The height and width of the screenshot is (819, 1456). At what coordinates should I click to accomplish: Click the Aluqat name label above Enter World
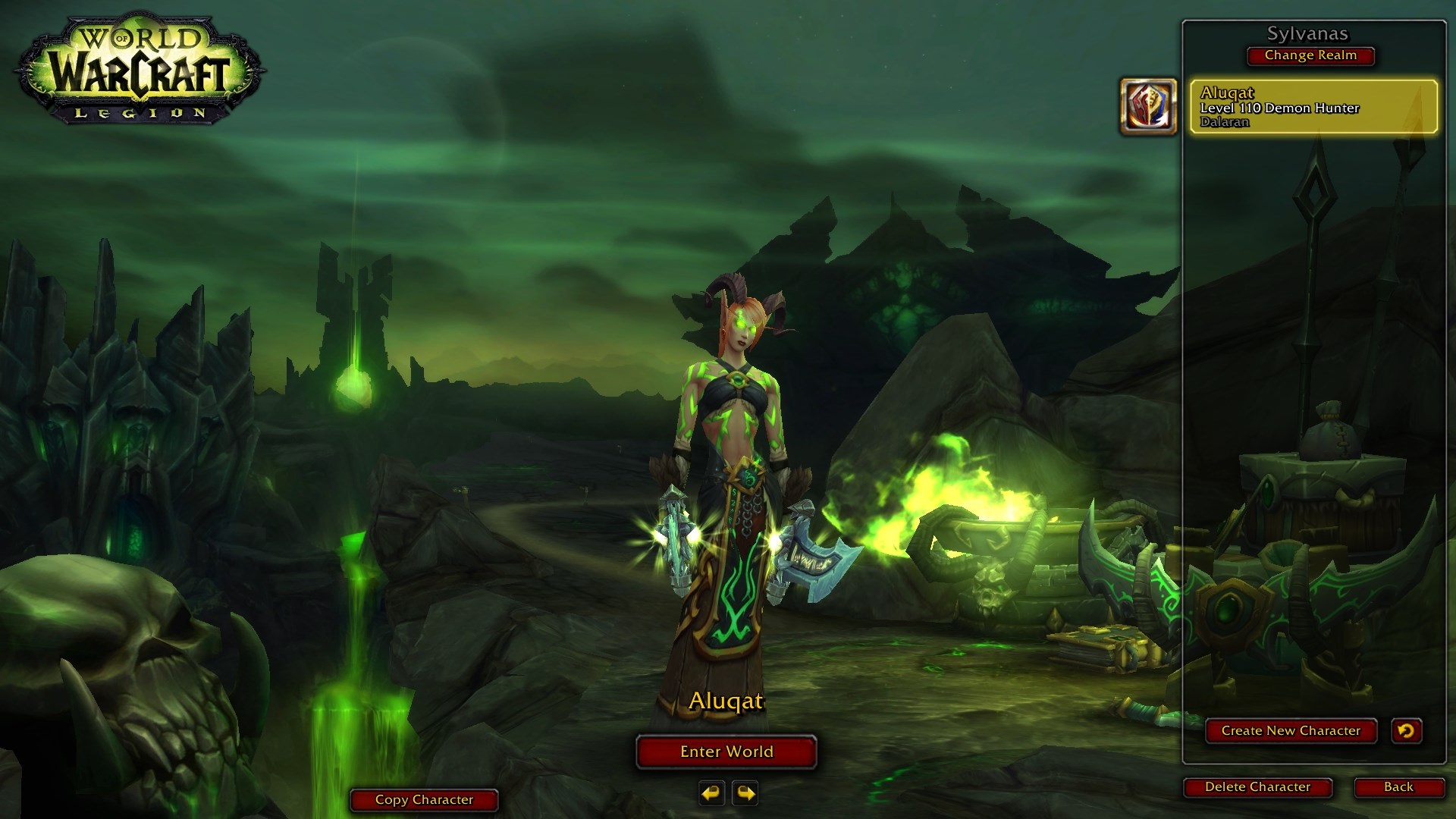click(726, 702)
